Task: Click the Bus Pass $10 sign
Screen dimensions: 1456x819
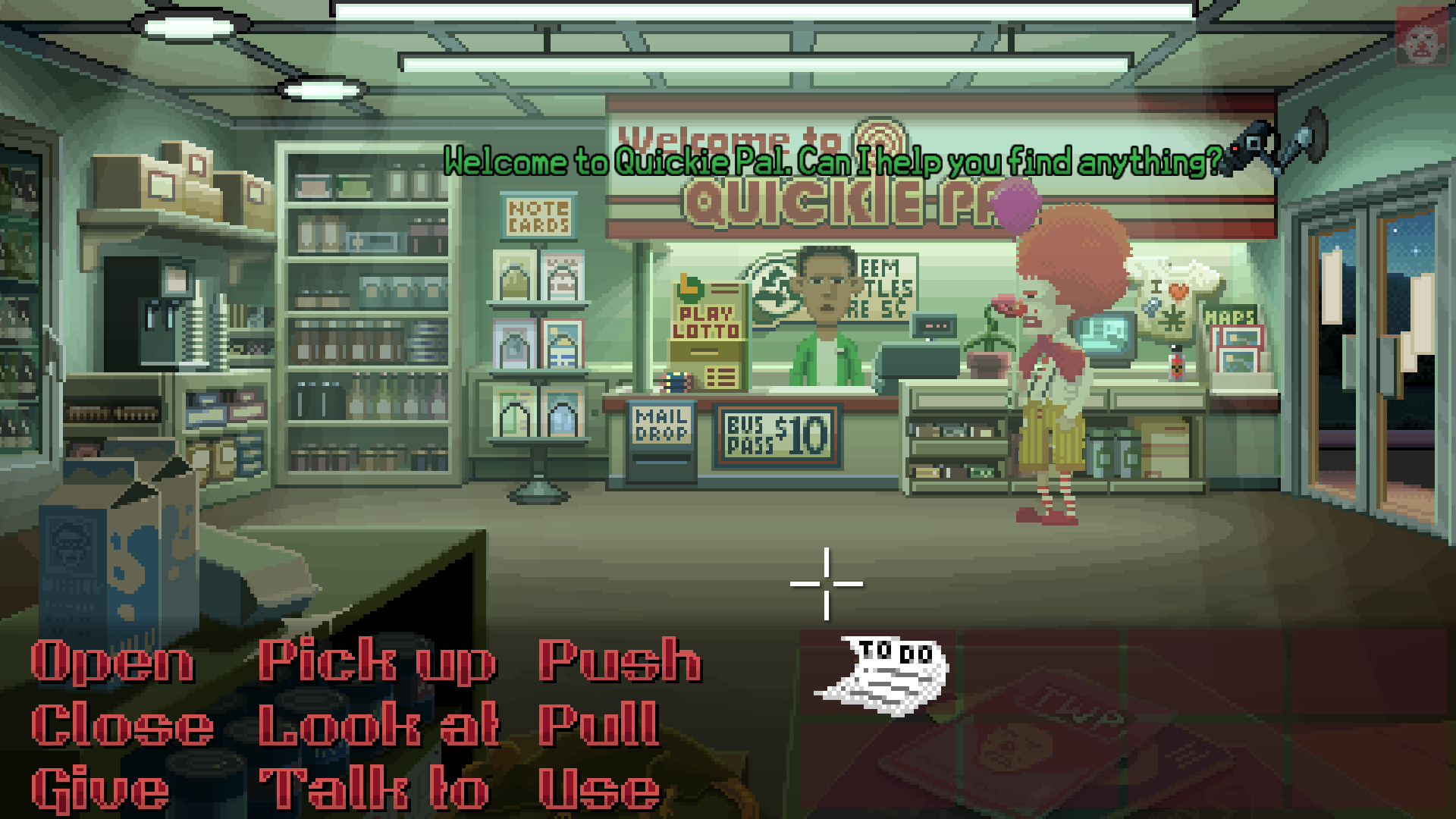Action: coord(777,436)
